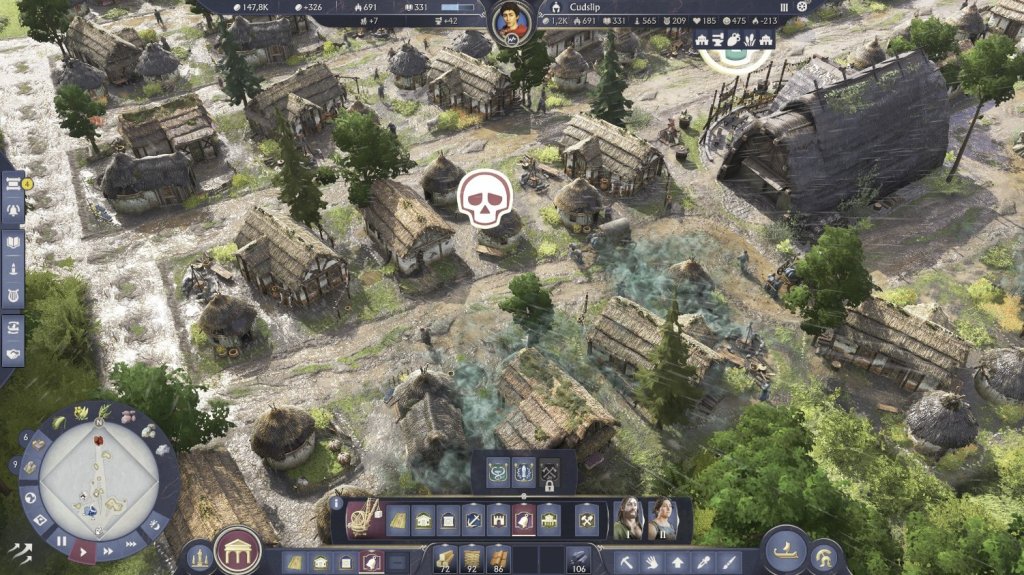Select the hand move tool
Viewport: 1024px width, 575px height.
point(652,561)
